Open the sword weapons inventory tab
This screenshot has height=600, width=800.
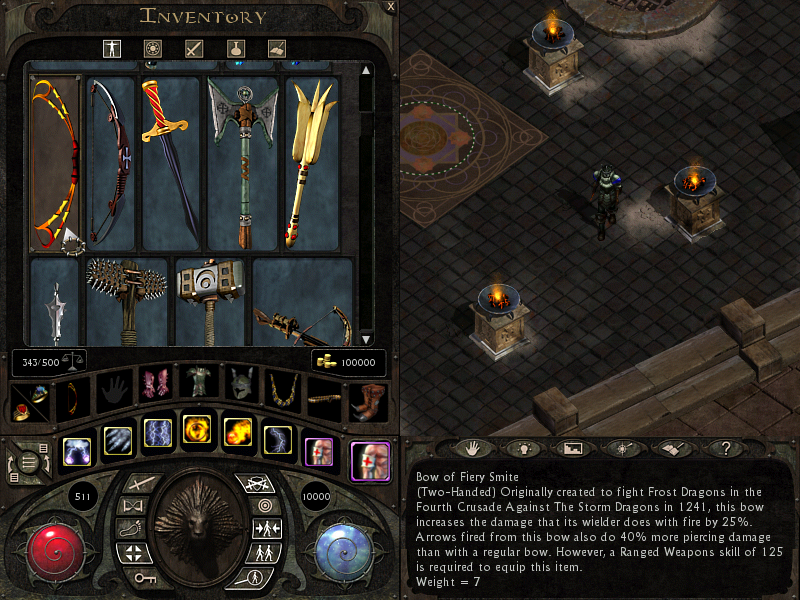tap(194, 48)
